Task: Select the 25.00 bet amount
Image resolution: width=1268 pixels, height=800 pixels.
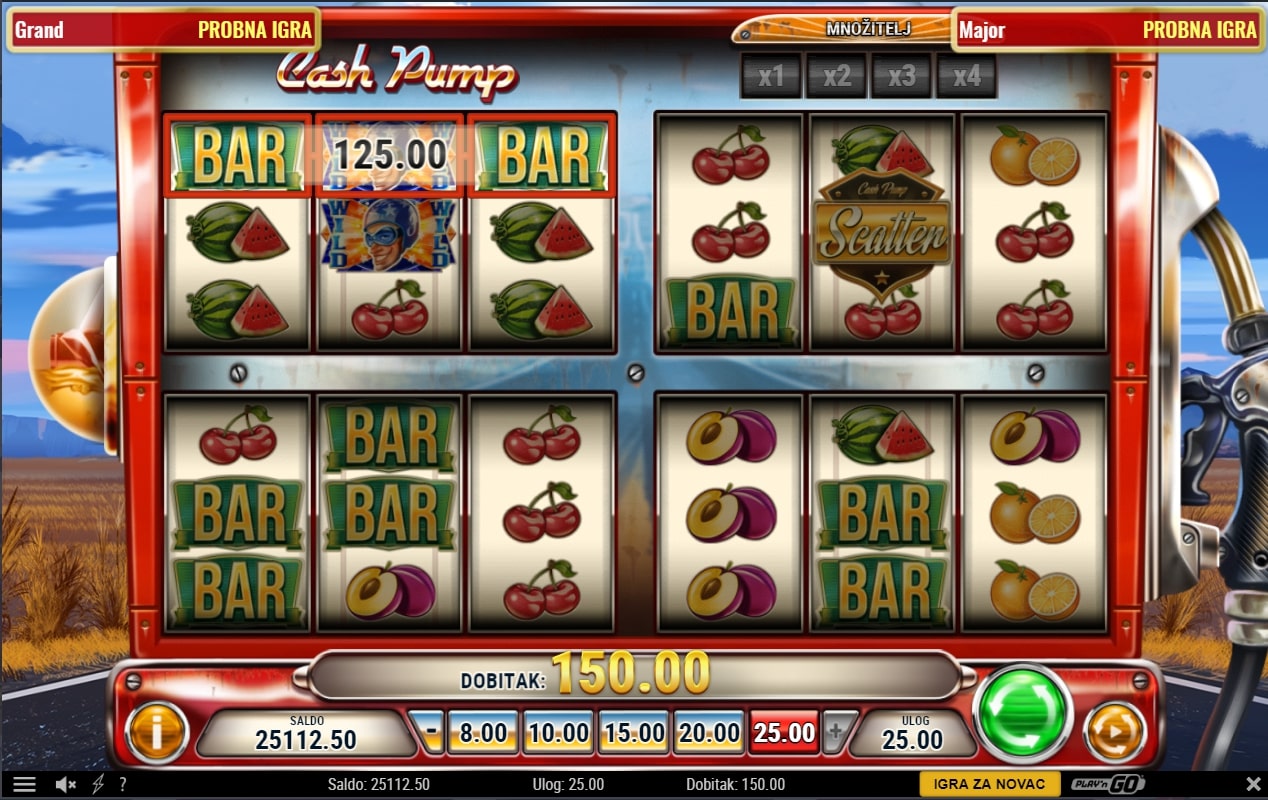Action: (784, 733)
